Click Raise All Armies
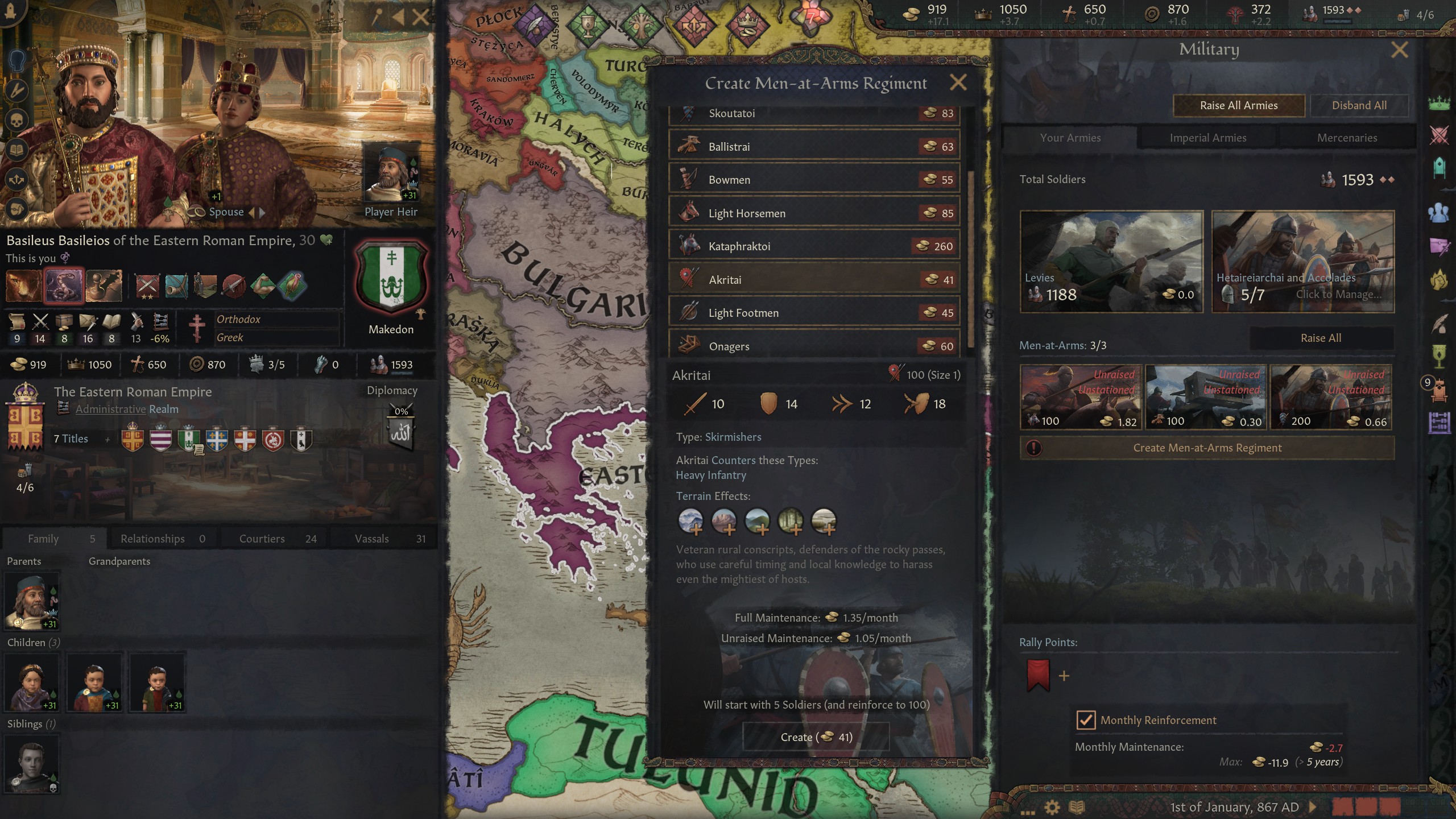The image size is (1456, 819). tap(1239, 105)
